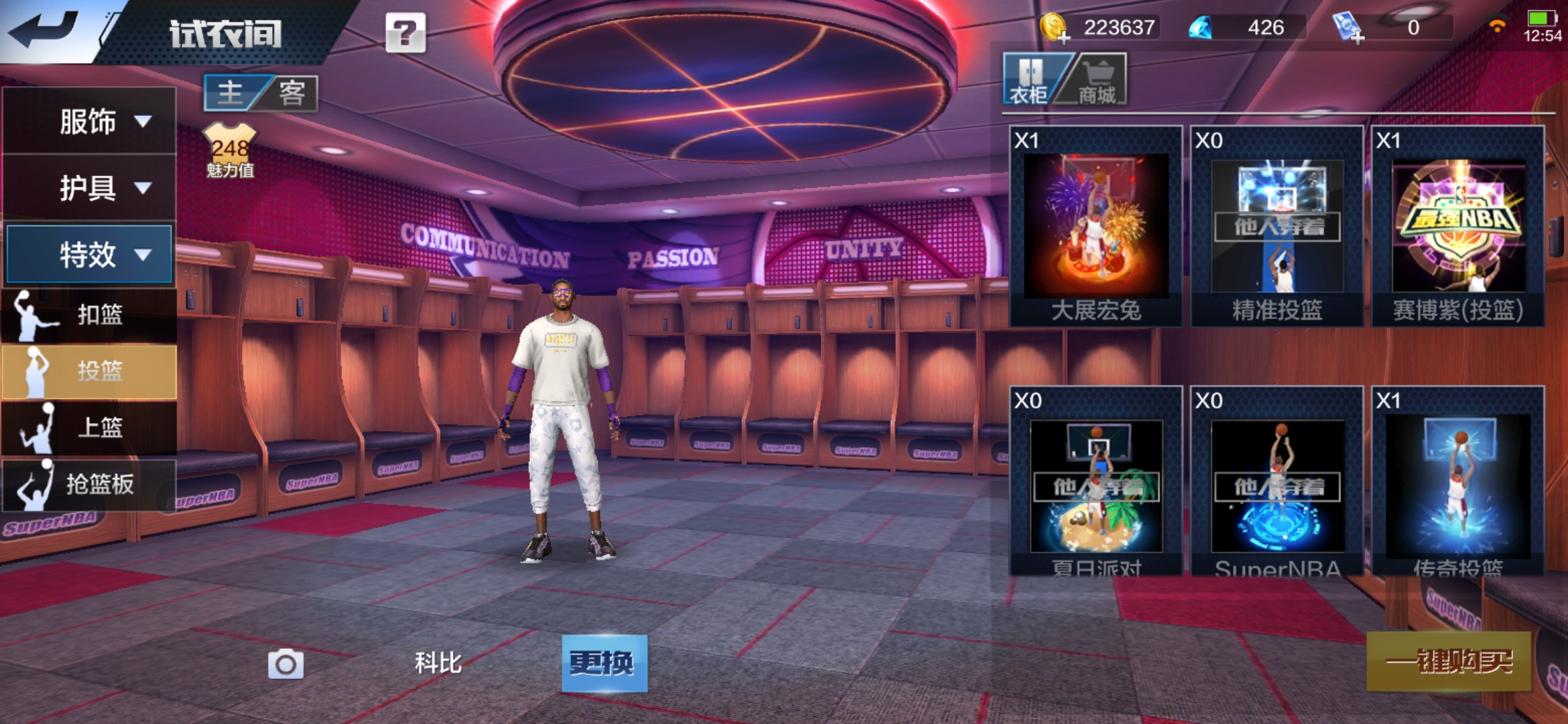Screen dimensions: 1568x724
Task: Take a photo with the camera icon
Action: [x=285, y=664]
